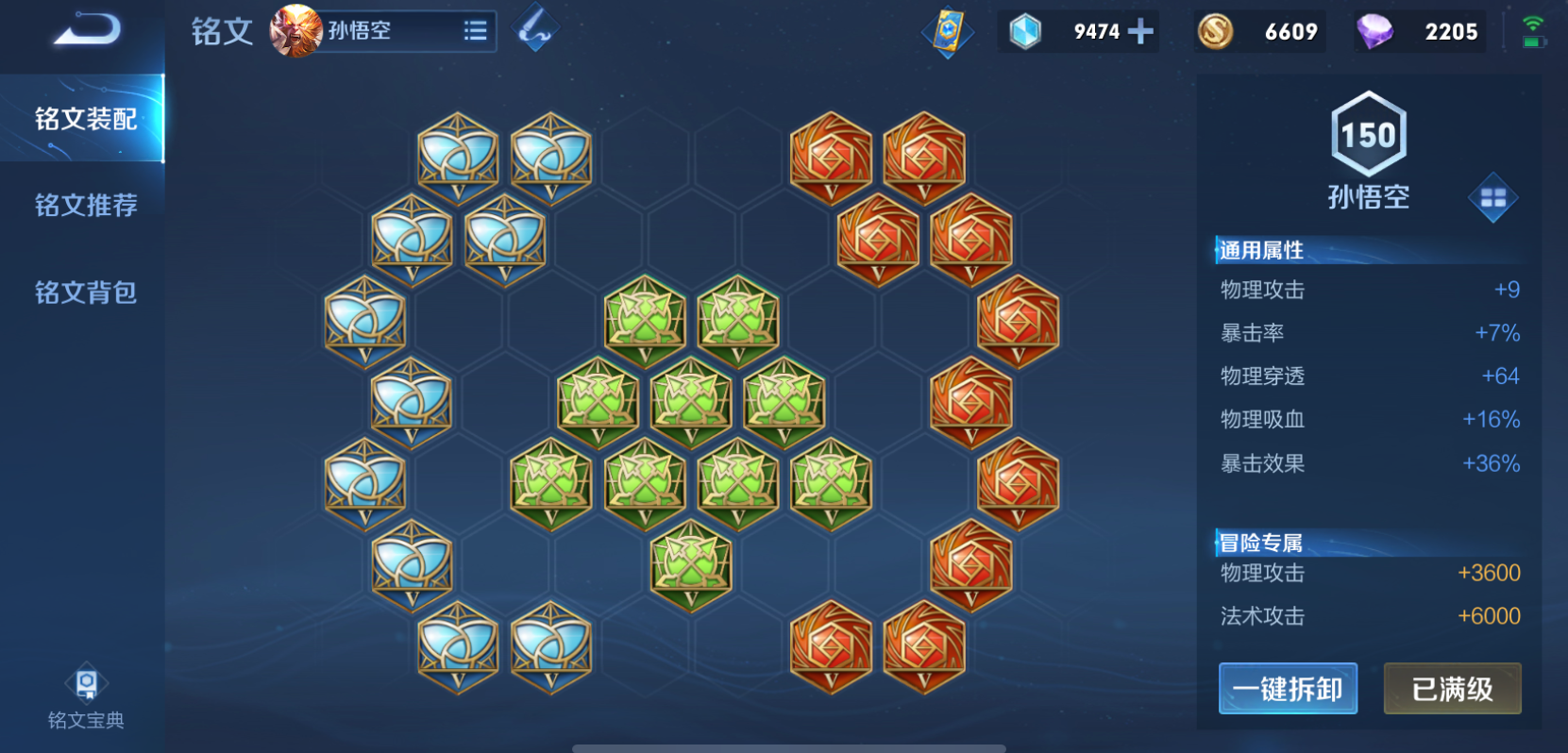Add more blue crystal currency

[1140, 31]
